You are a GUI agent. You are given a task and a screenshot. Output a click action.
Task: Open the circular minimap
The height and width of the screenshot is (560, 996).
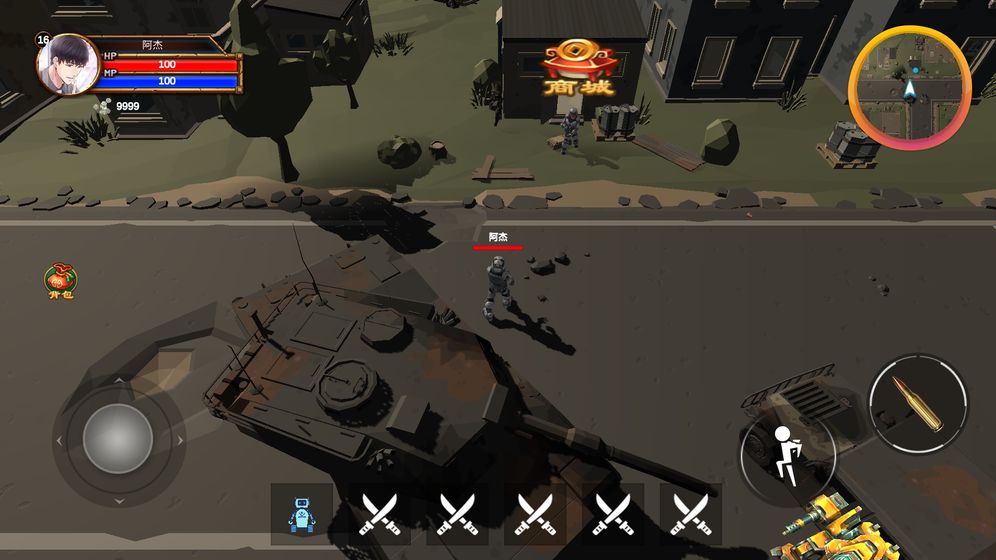(x=909, y=87)
